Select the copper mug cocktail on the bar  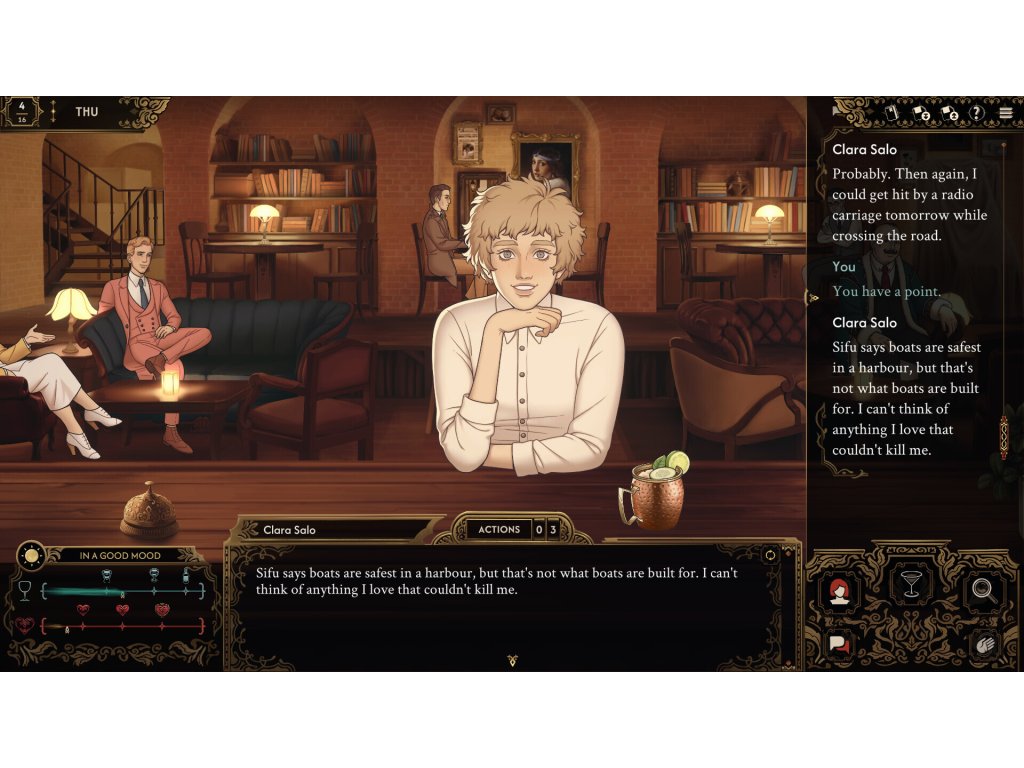[x=655, y=491]
